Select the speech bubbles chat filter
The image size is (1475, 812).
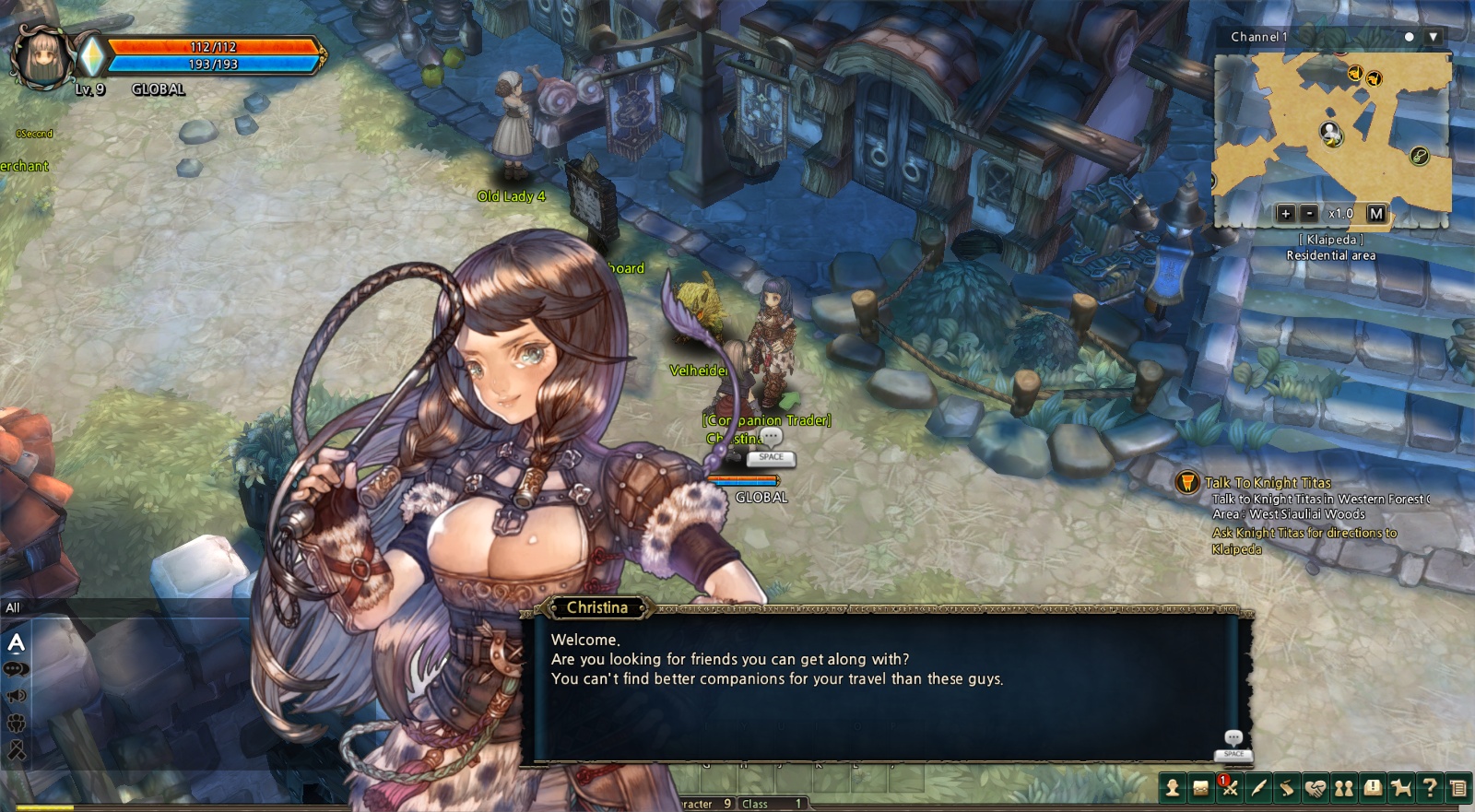coord(17,669)
